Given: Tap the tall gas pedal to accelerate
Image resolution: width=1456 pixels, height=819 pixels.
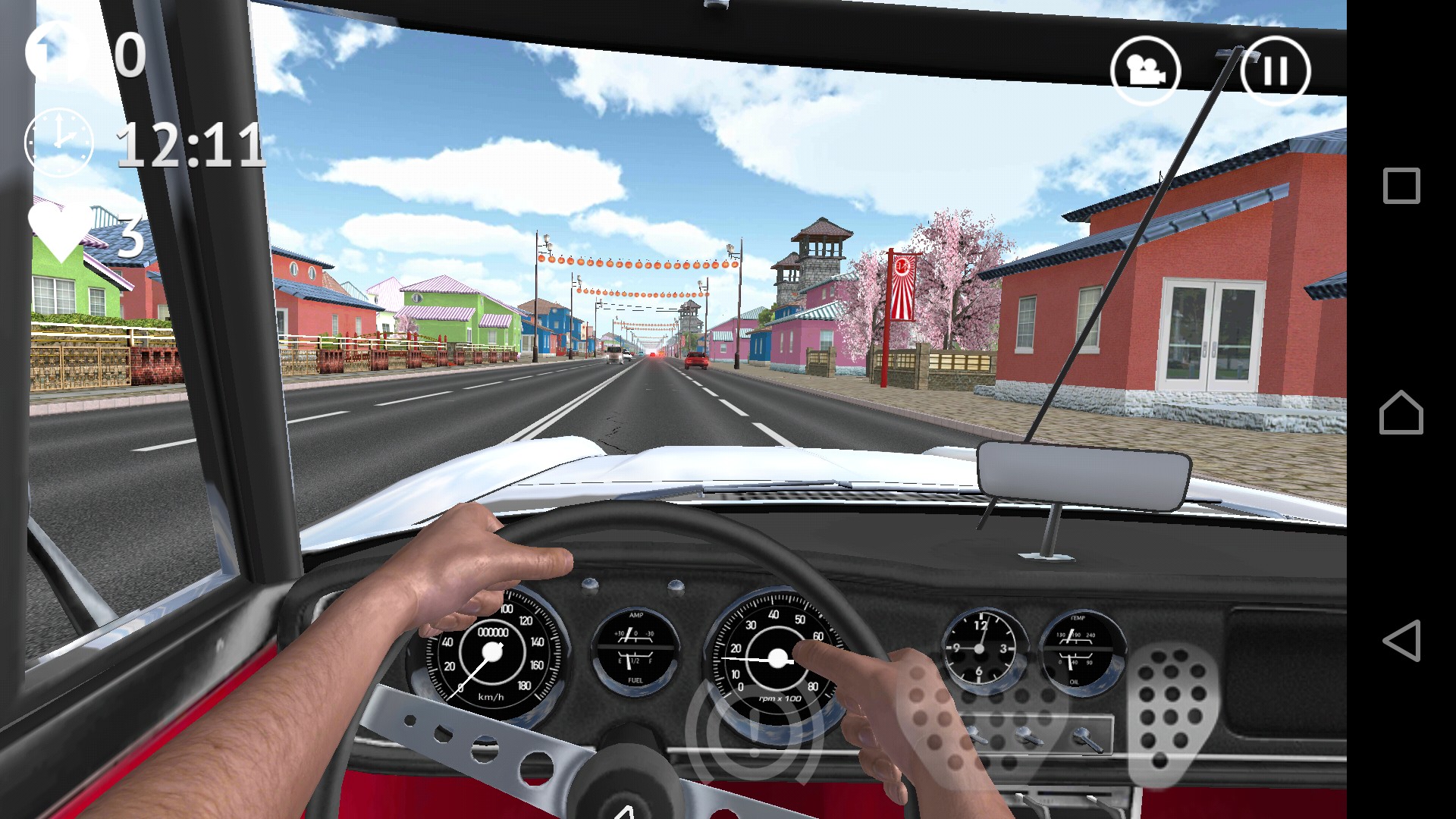Looking at the screenshot, I should (1170, 714).
